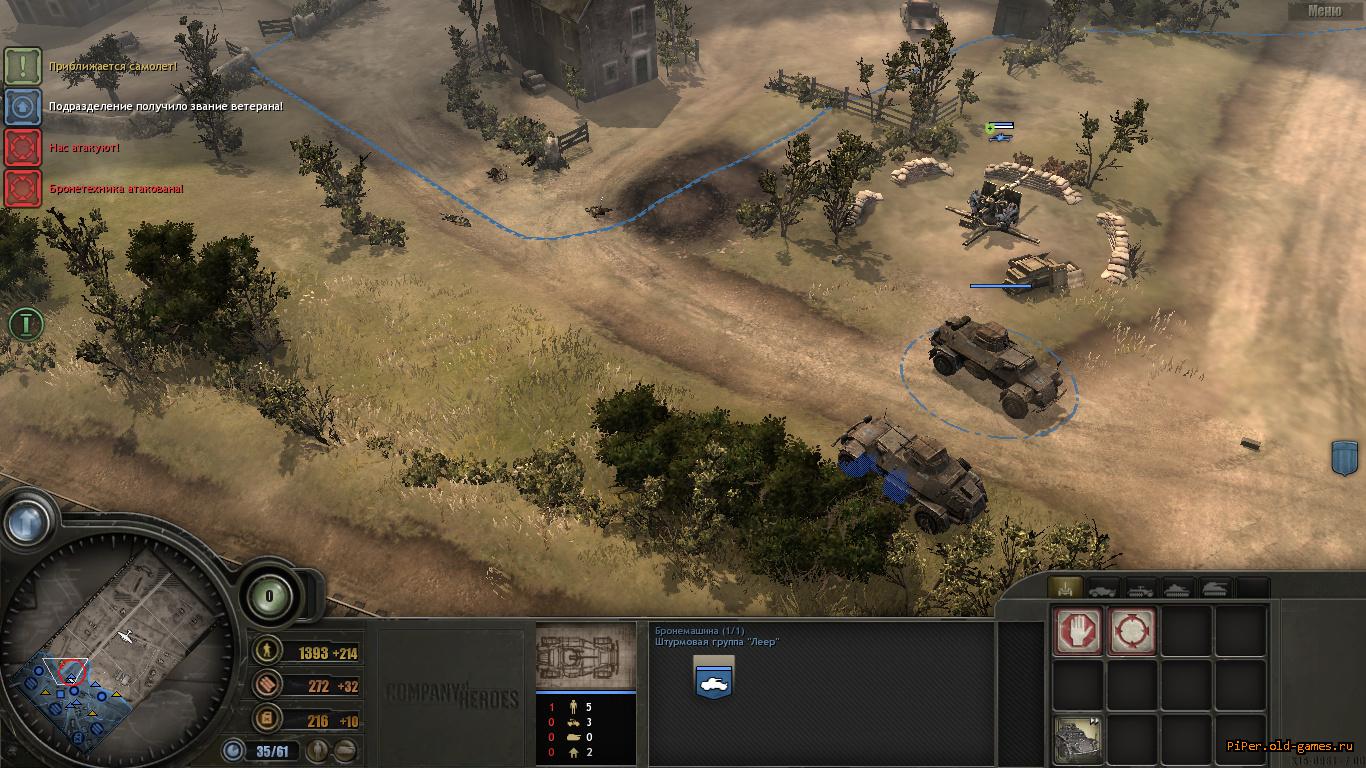Switch to the highlighted first unit-type tab
This screenshot has height=768, width=1366.
pyautogui.click(x=1064, y=588)
